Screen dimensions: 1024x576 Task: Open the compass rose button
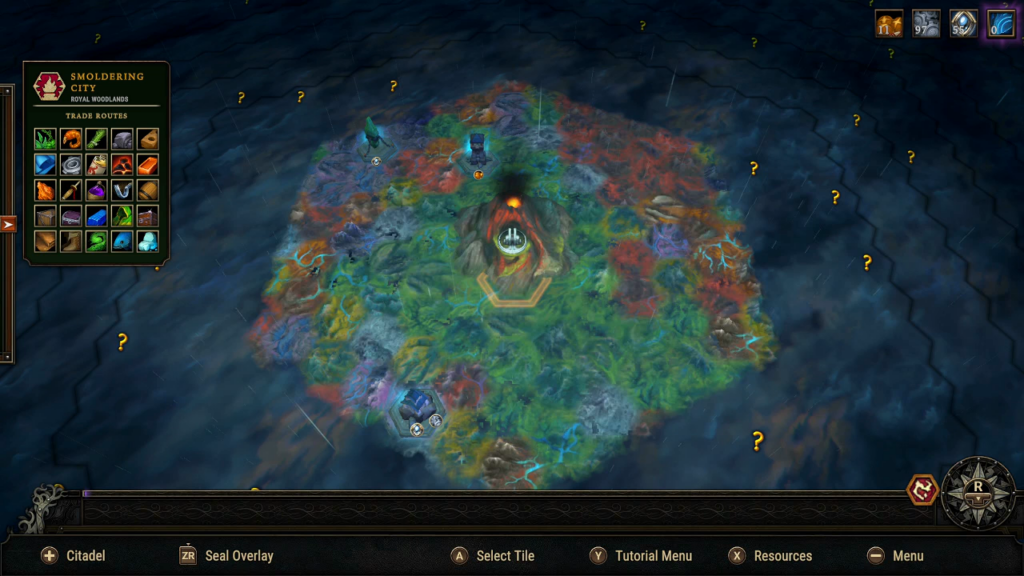pyautogui.click(x=978, y=492)
